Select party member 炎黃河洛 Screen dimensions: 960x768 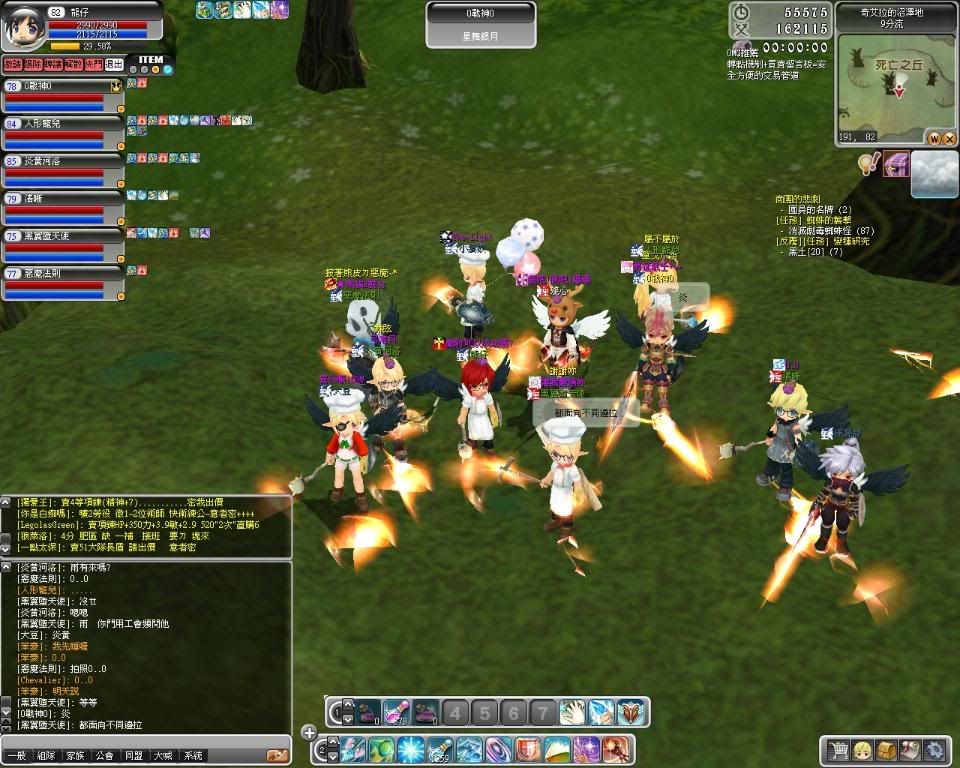pos(62,167)
